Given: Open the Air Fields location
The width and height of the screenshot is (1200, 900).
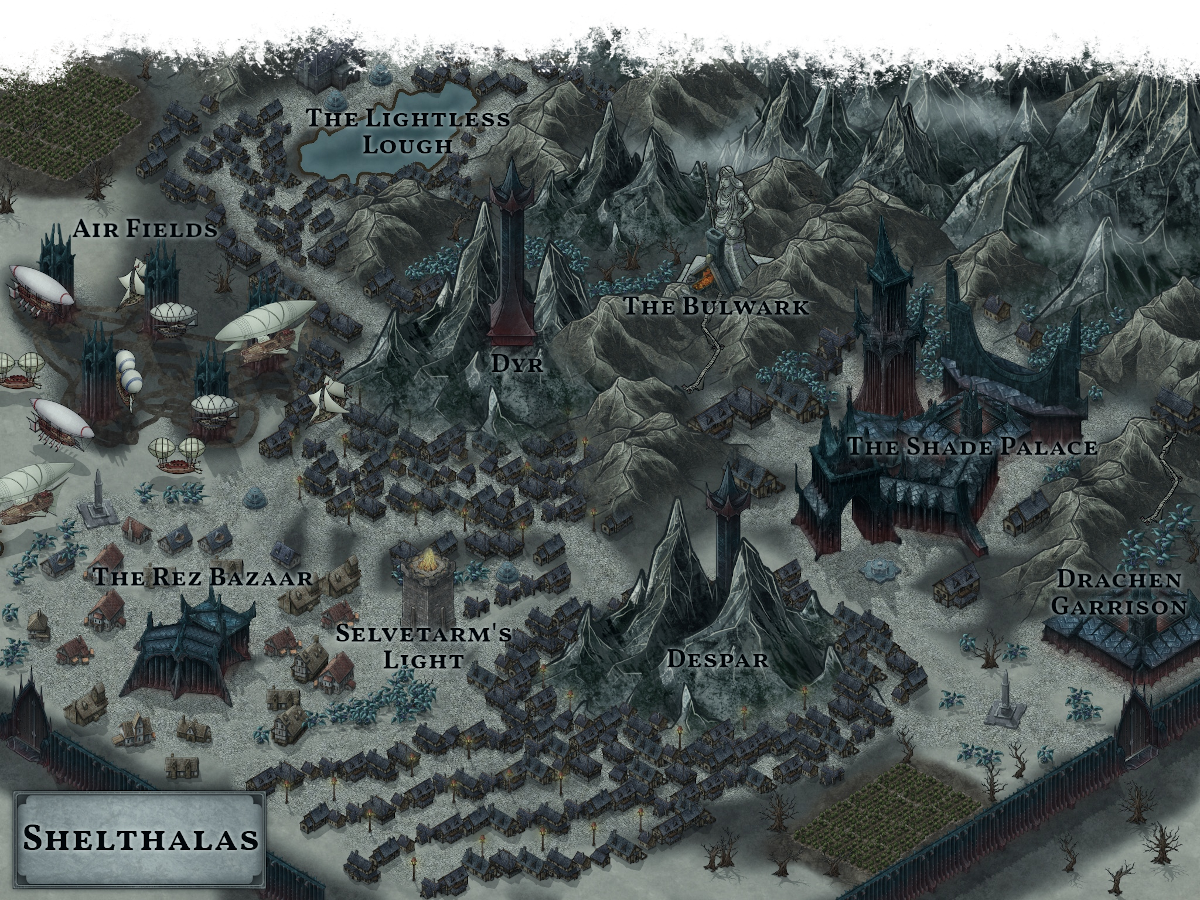Looking at the screenshot, I should pos(145,229).
